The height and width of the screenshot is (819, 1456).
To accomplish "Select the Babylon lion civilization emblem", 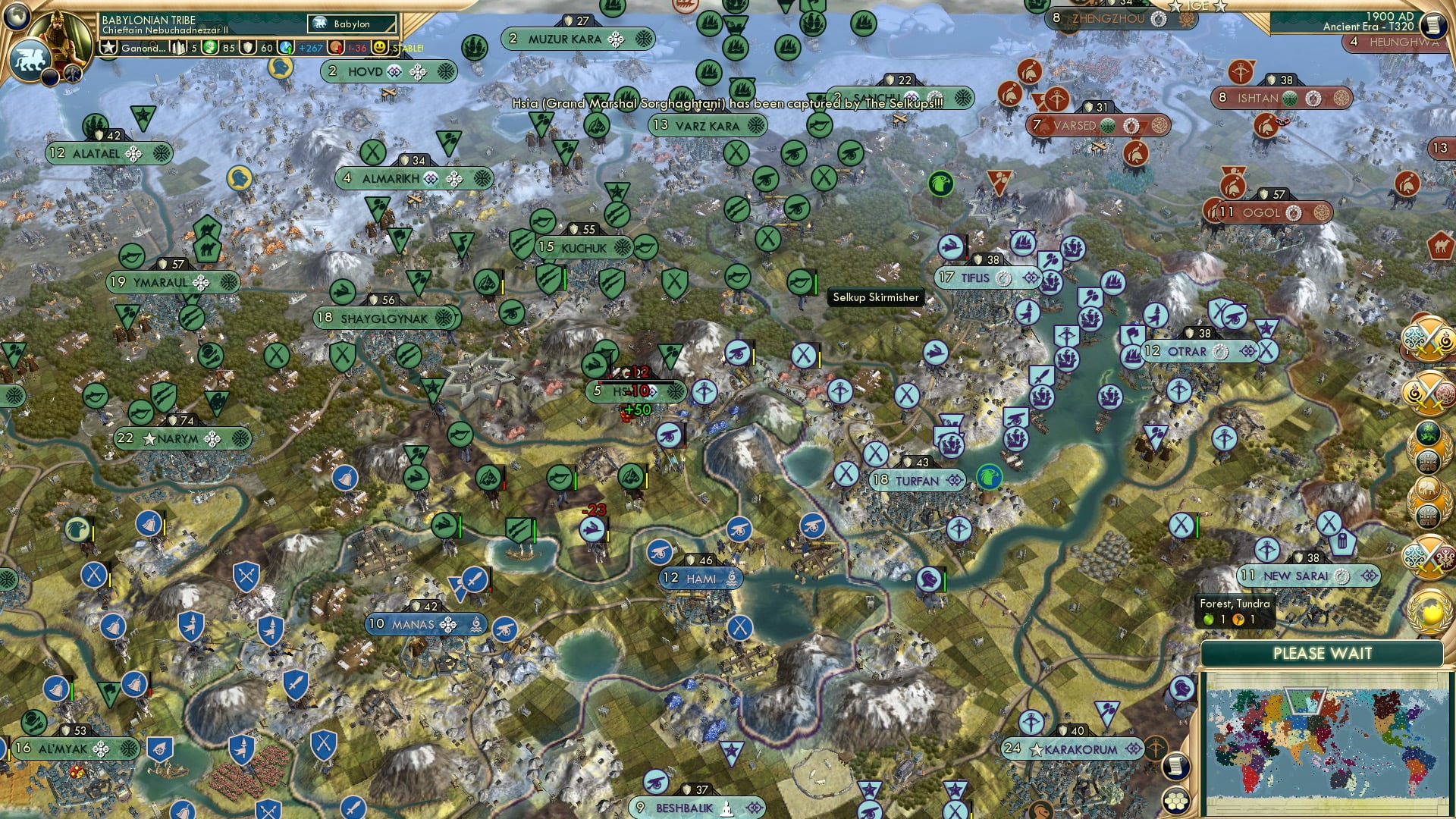I will coord(30,59).
